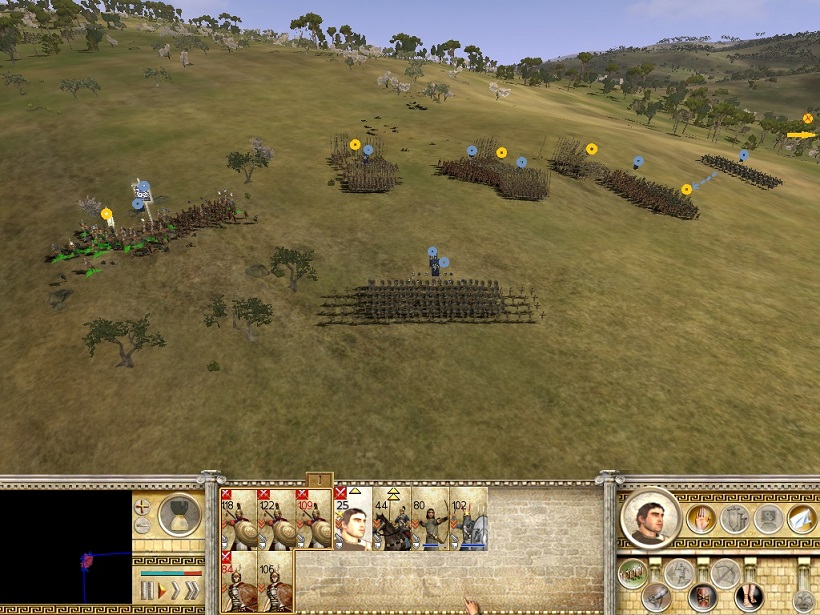Zoom in the battle minimap
The width and height of the screenshot is (820, 615).
(143, 507)
